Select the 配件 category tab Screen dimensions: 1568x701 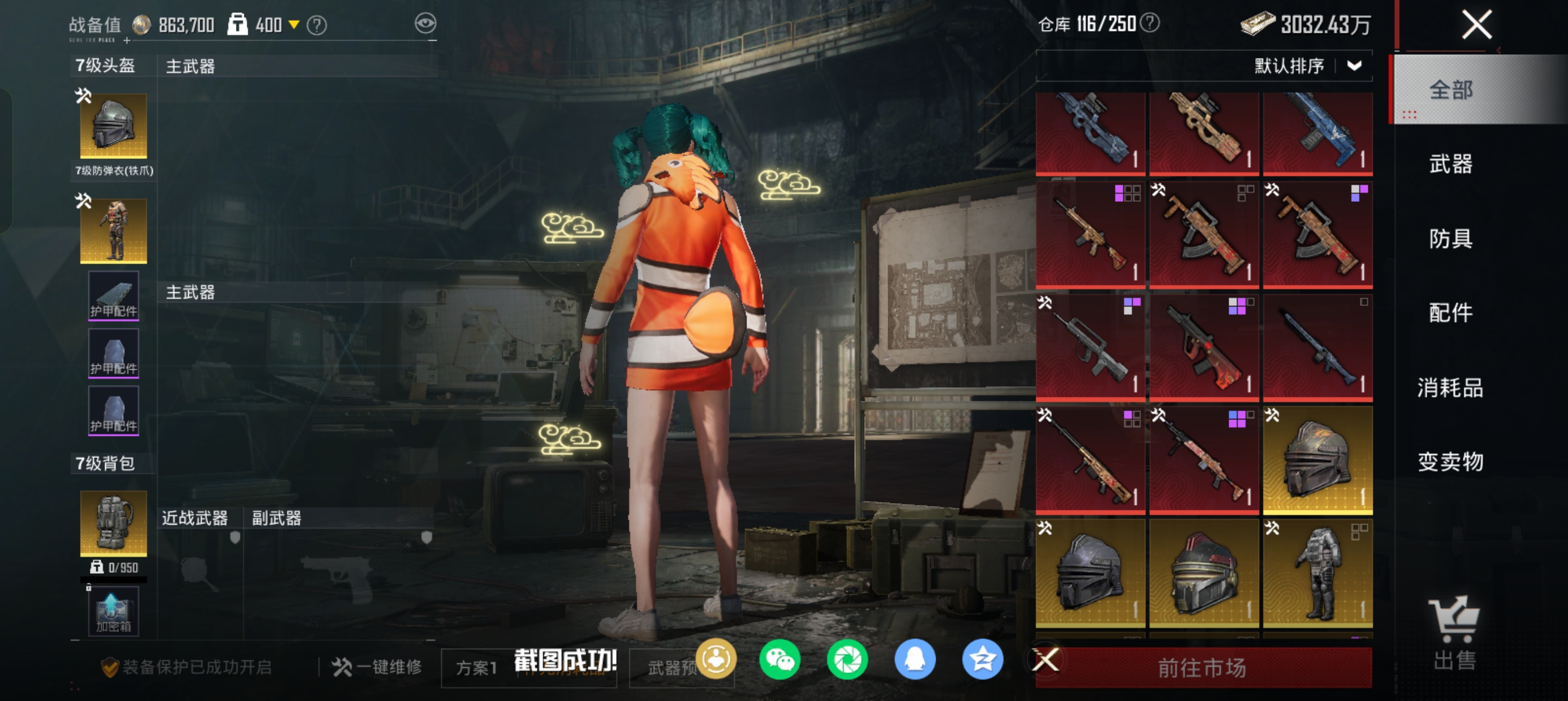pyautogui.click(x=1450, y=313)
